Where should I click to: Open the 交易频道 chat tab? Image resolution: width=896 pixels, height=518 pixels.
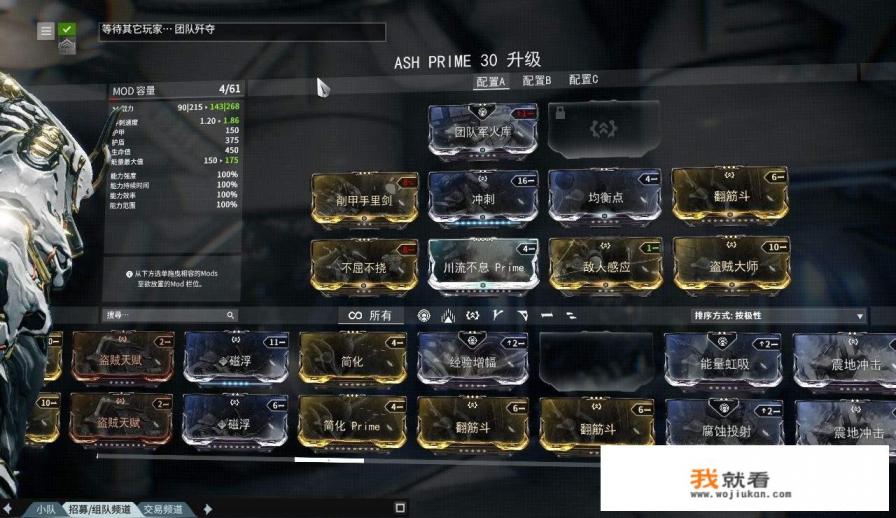pyautogui.click(x=163, y=509)
